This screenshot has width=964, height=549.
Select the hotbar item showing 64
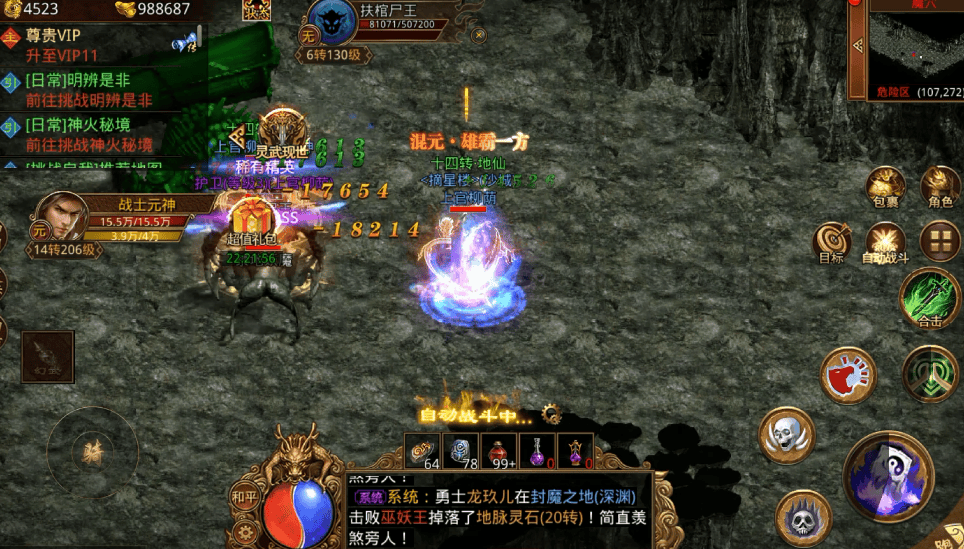(423, 452)
